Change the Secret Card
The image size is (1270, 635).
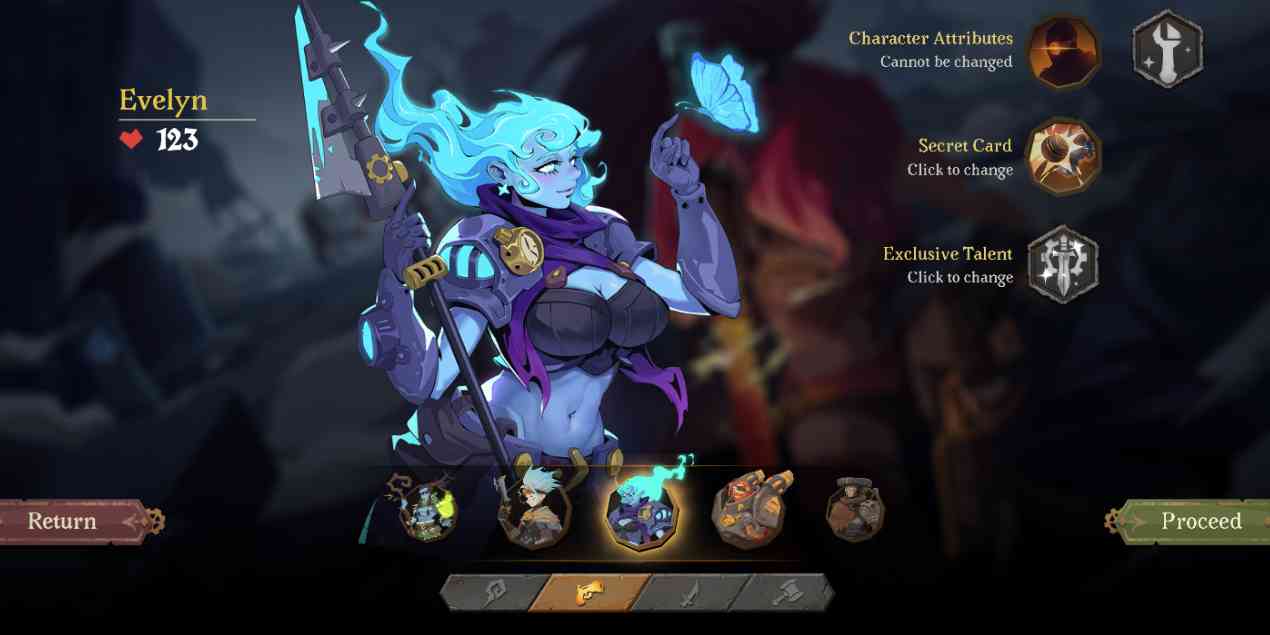click(1064, 157)
